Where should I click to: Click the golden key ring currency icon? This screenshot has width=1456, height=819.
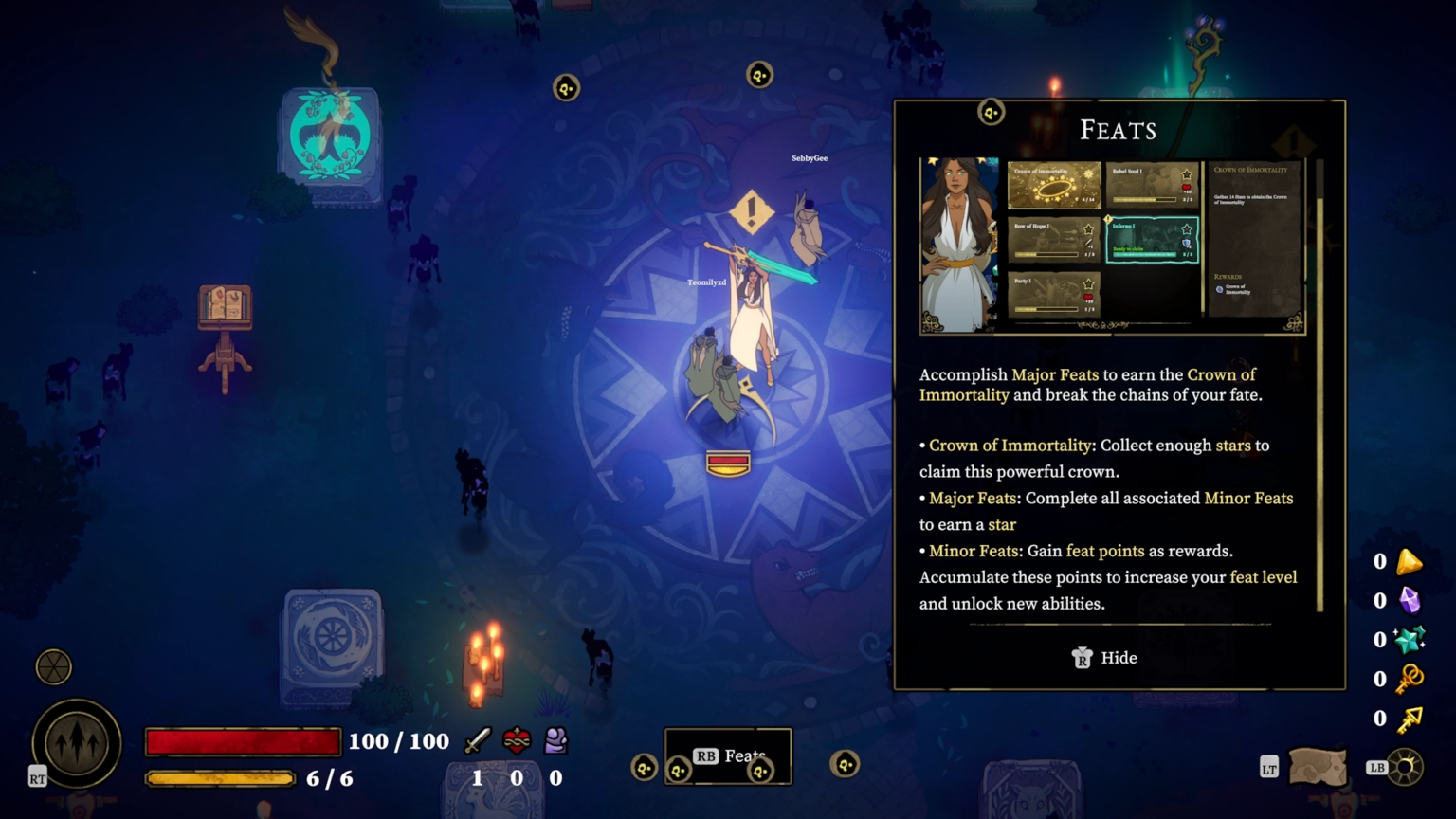pyautogui.click(x=1410, y=678)
